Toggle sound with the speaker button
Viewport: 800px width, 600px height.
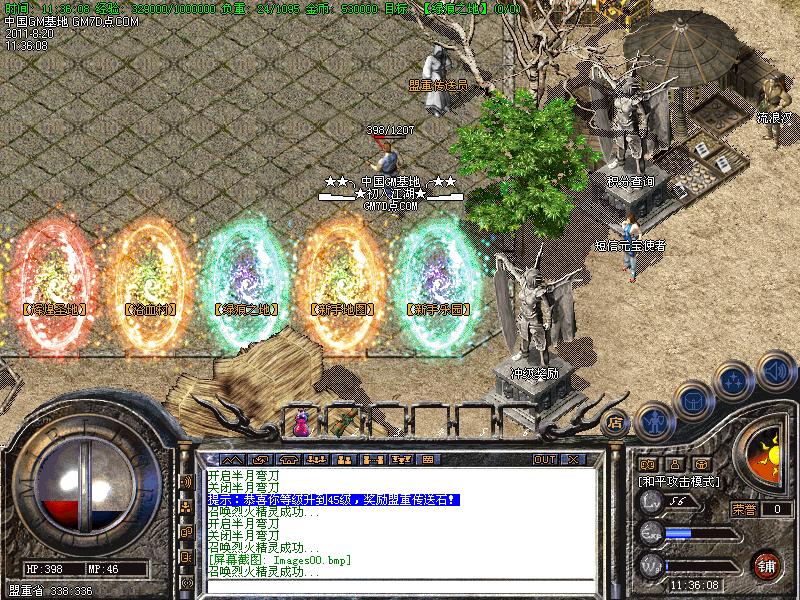tap(774, 369)
